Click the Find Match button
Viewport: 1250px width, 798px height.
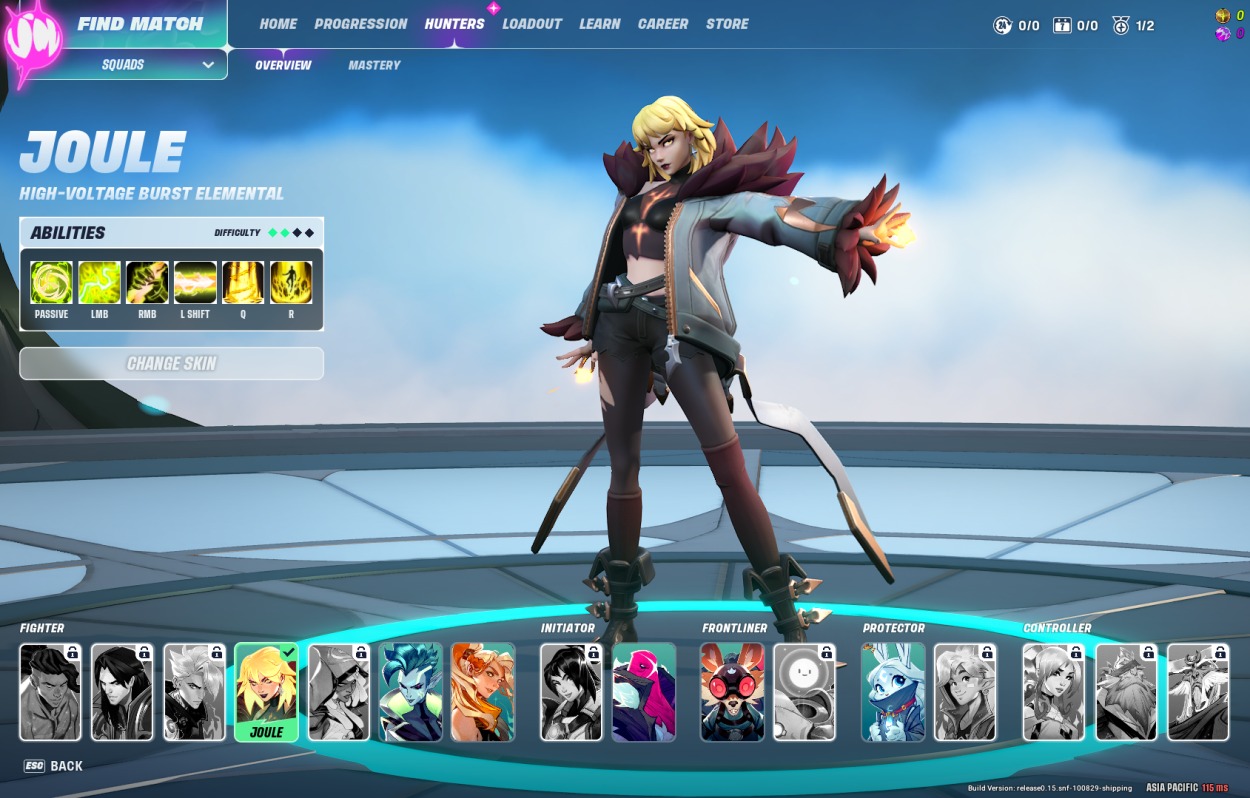139,24
